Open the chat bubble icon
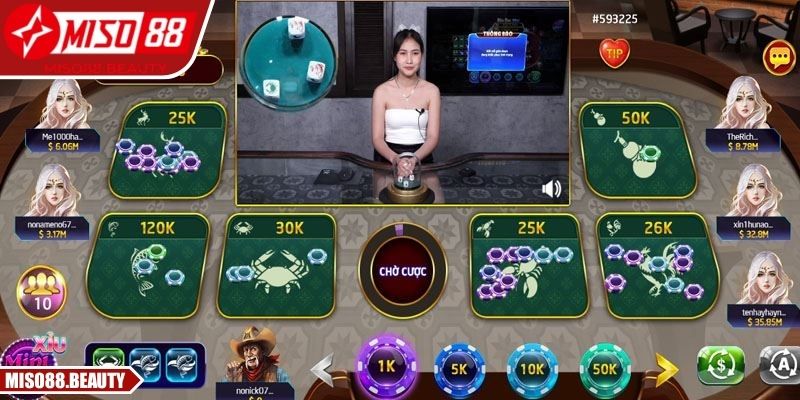The image size is (800, 400). click(x=776, y=54)
